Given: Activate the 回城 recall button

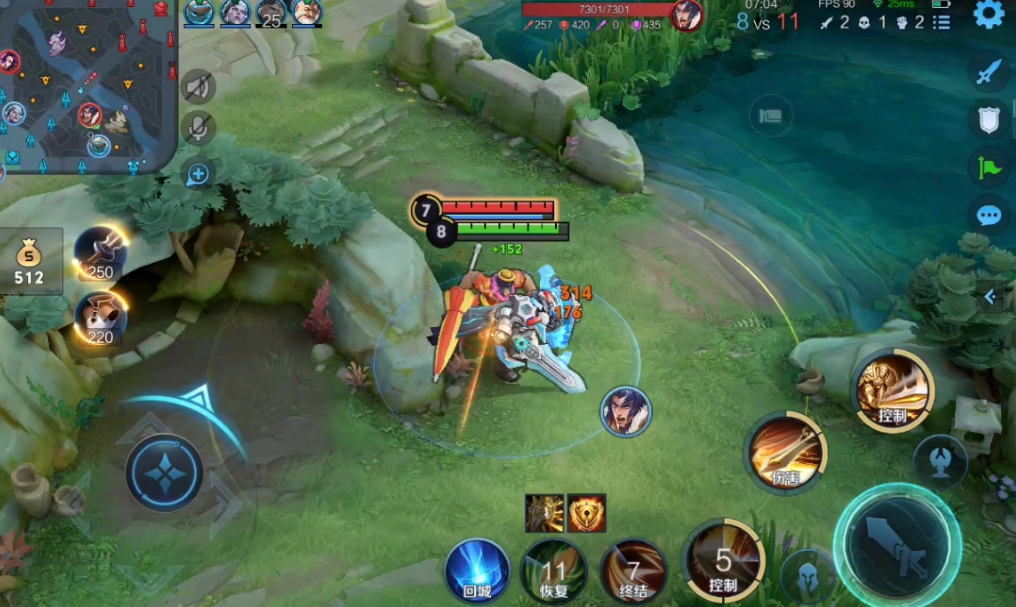Looking at the screenshot, I should [477, 571].
